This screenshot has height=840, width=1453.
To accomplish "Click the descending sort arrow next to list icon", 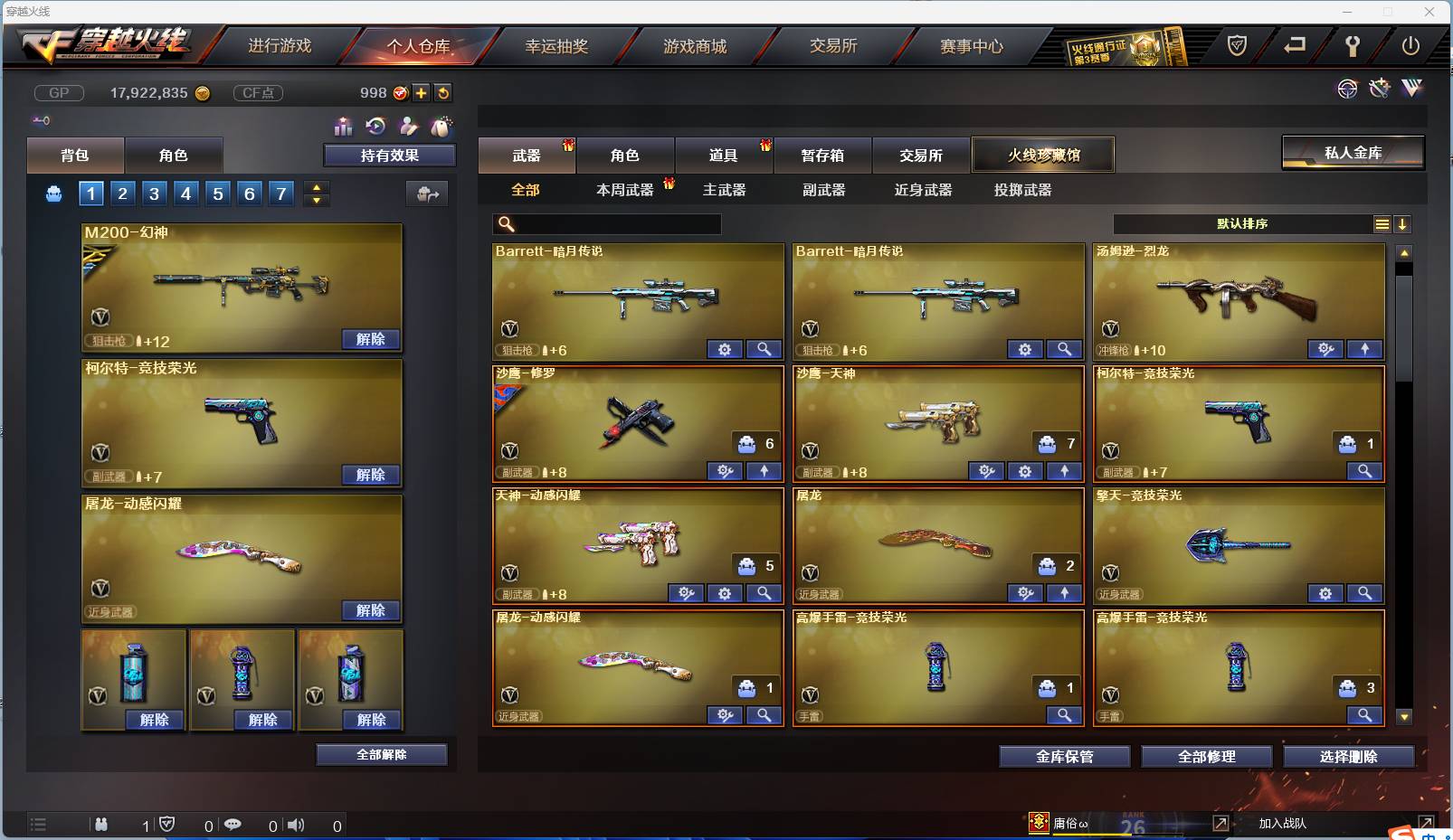I will (x=1403, y=224).
